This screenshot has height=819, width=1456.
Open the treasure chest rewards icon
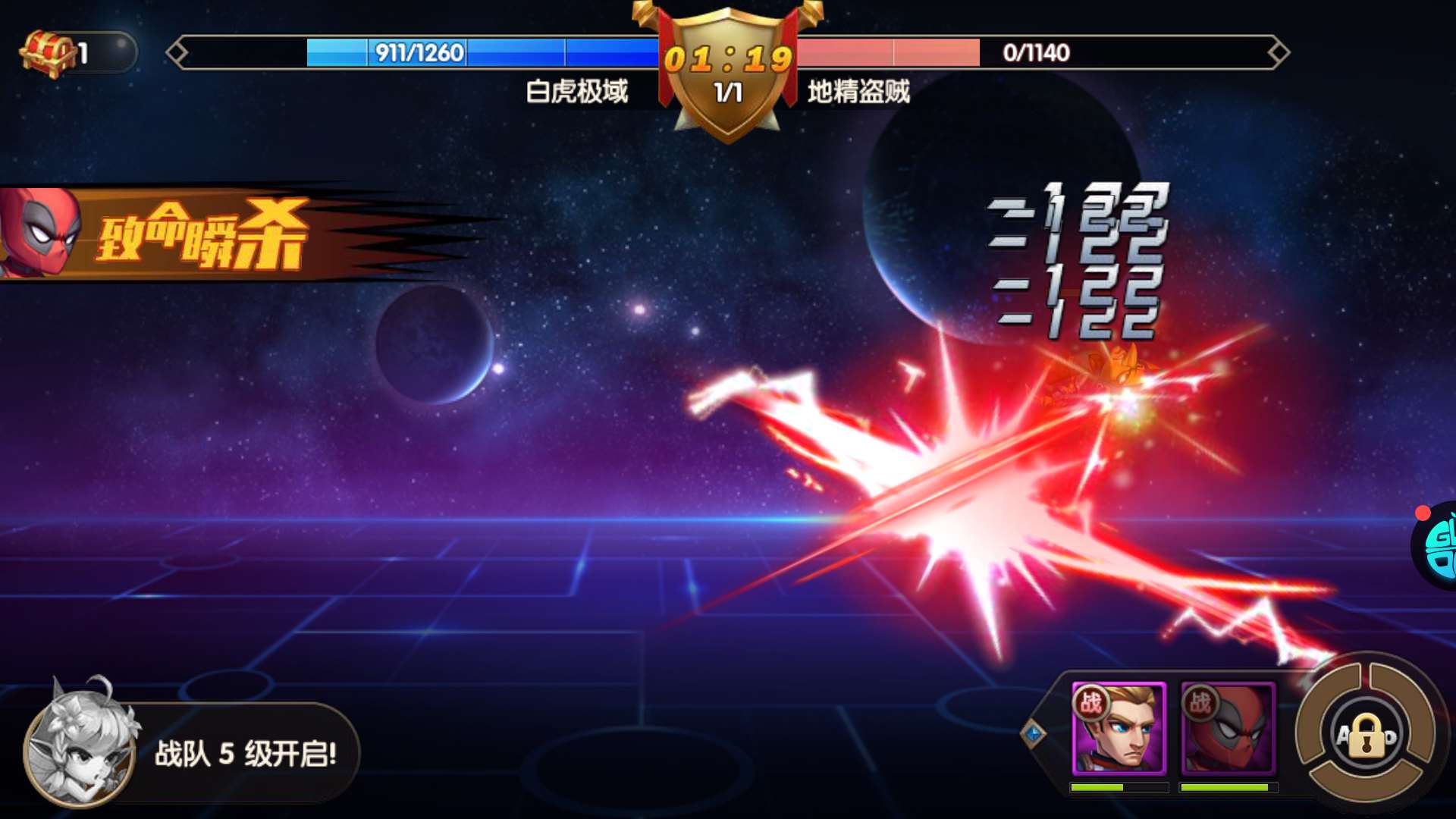click(x=47, y=52)
